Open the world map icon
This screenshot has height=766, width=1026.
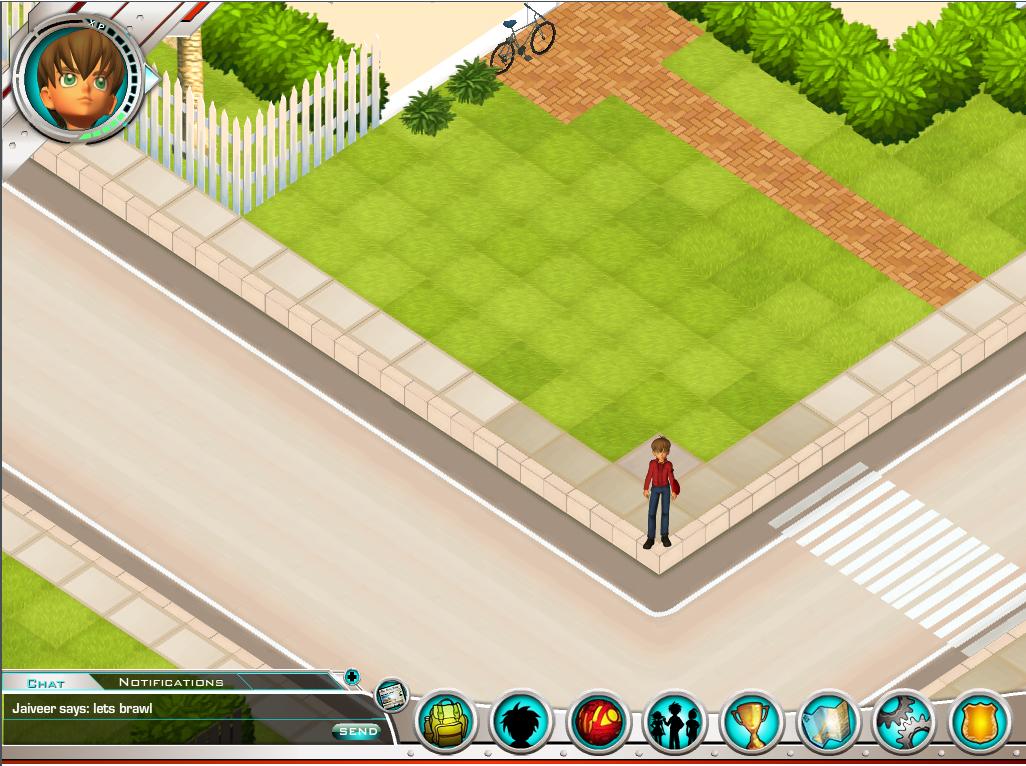click(x=828, y=722)
